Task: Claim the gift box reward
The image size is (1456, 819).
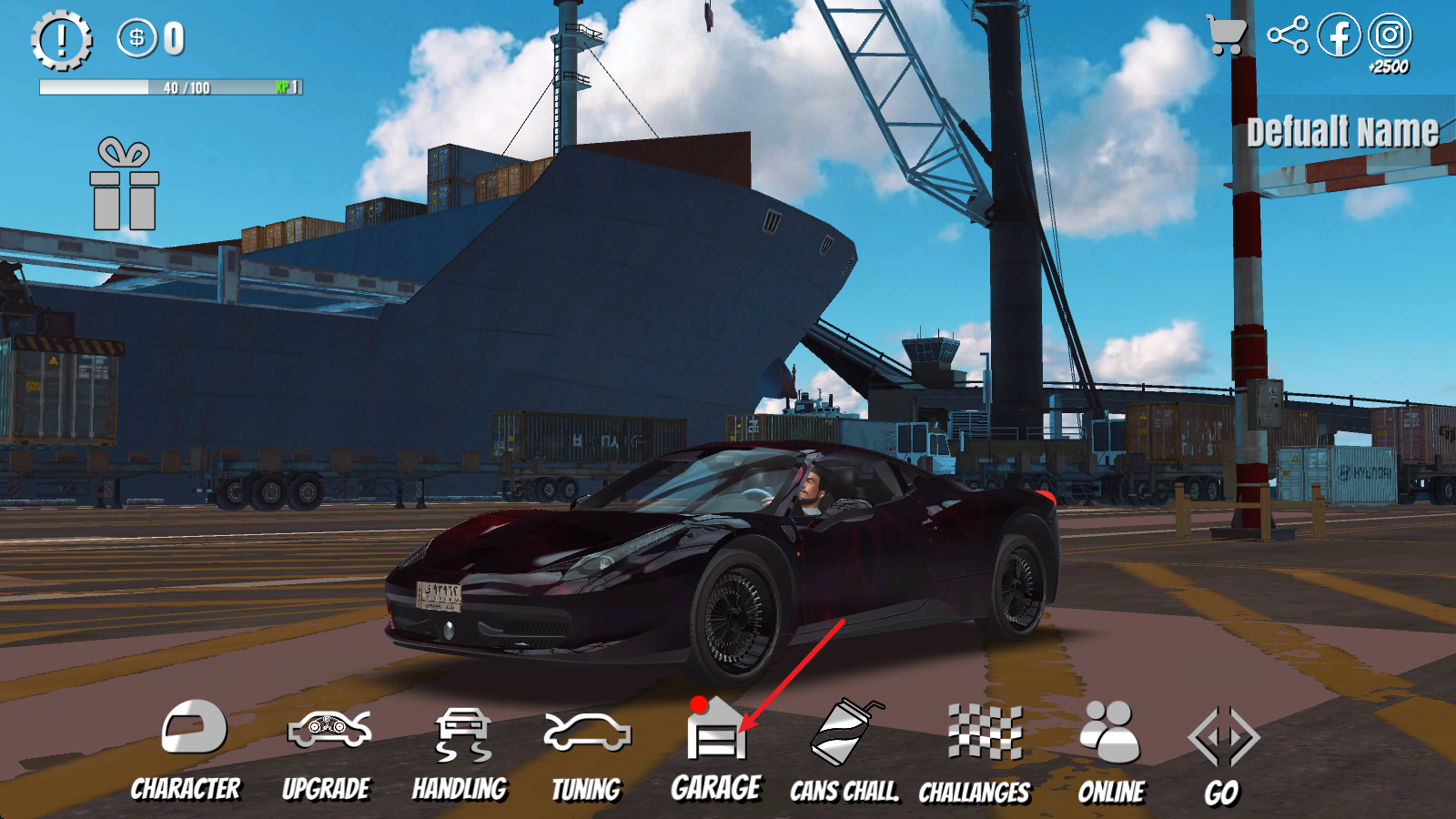Action: point(125,185)
